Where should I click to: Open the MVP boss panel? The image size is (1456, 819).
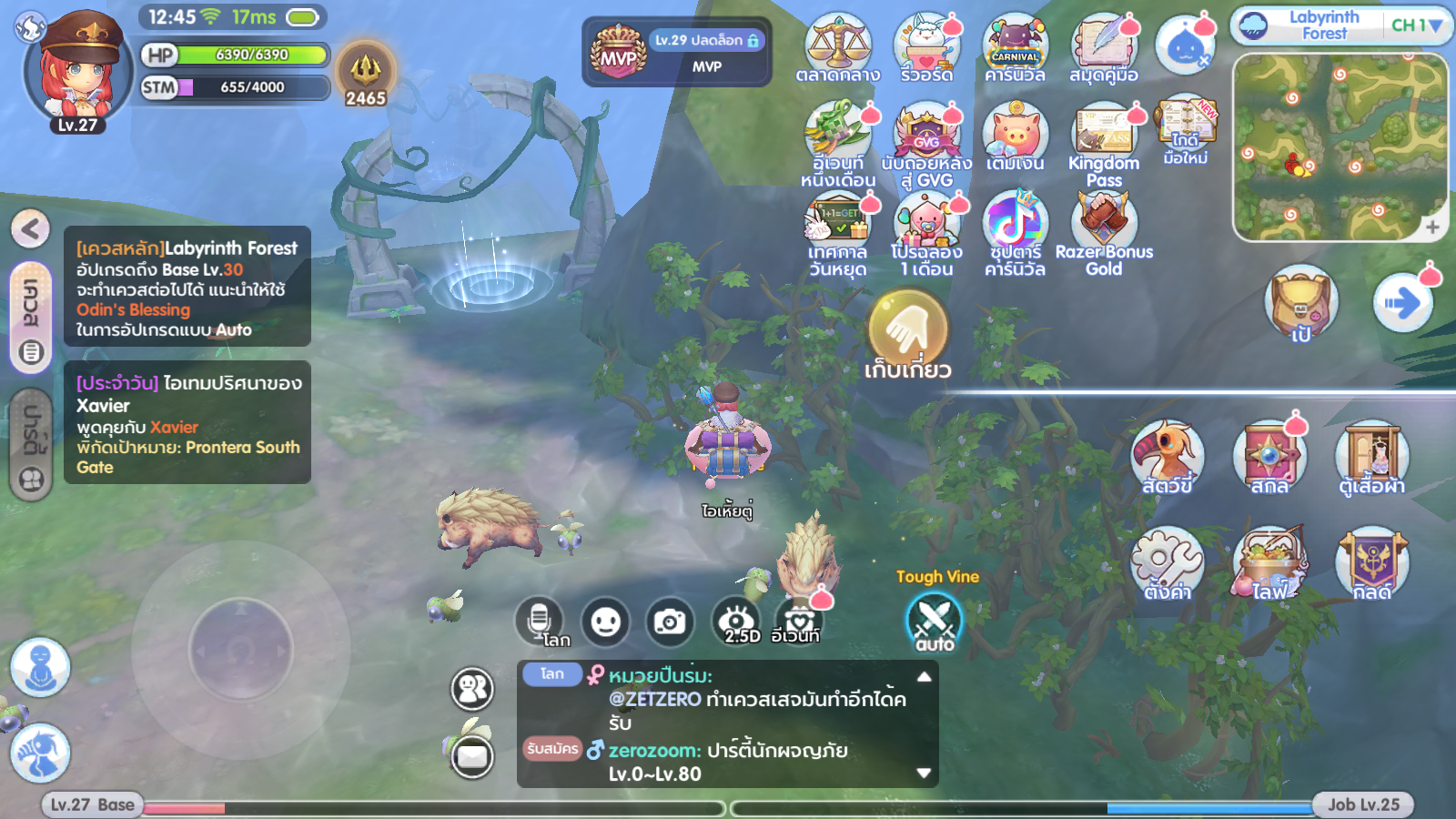pos(676,52)
